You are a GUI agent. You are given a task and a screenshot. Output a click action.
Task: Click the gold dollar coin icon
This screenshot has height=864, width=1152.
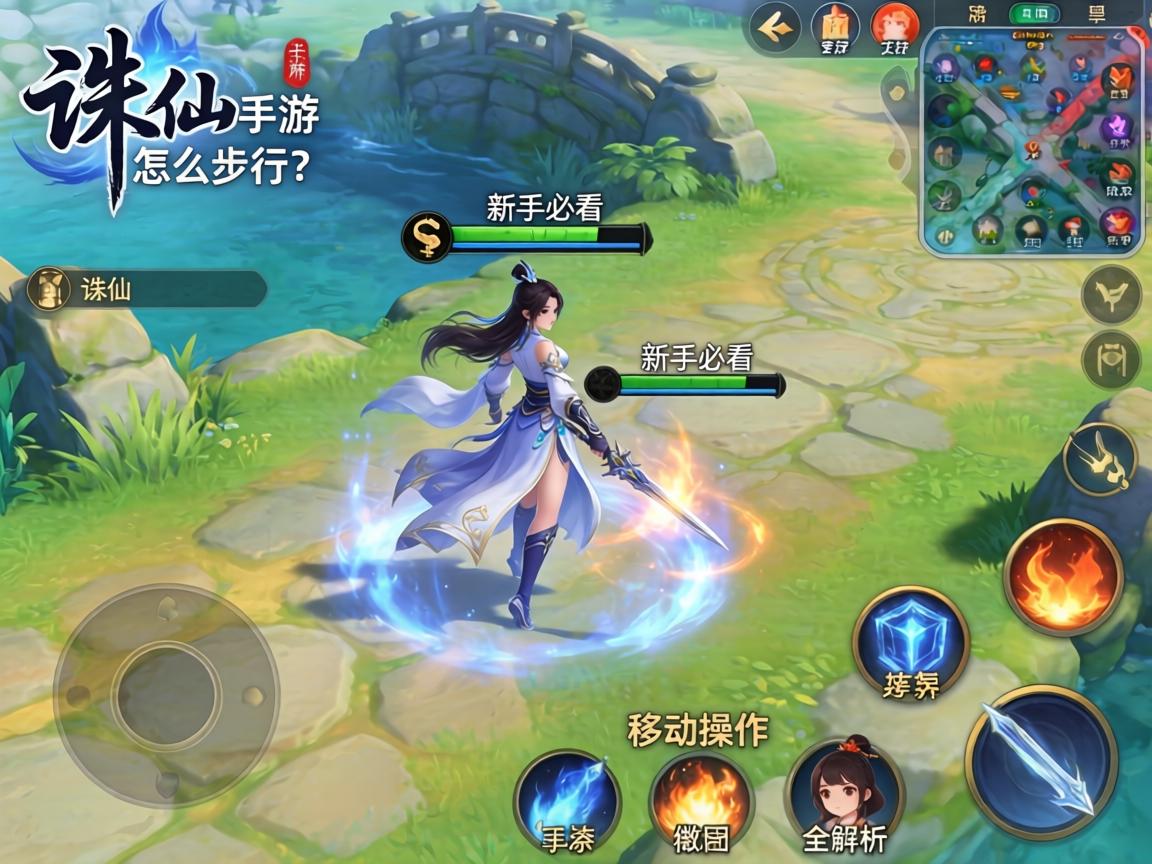(x=426, y=238)
